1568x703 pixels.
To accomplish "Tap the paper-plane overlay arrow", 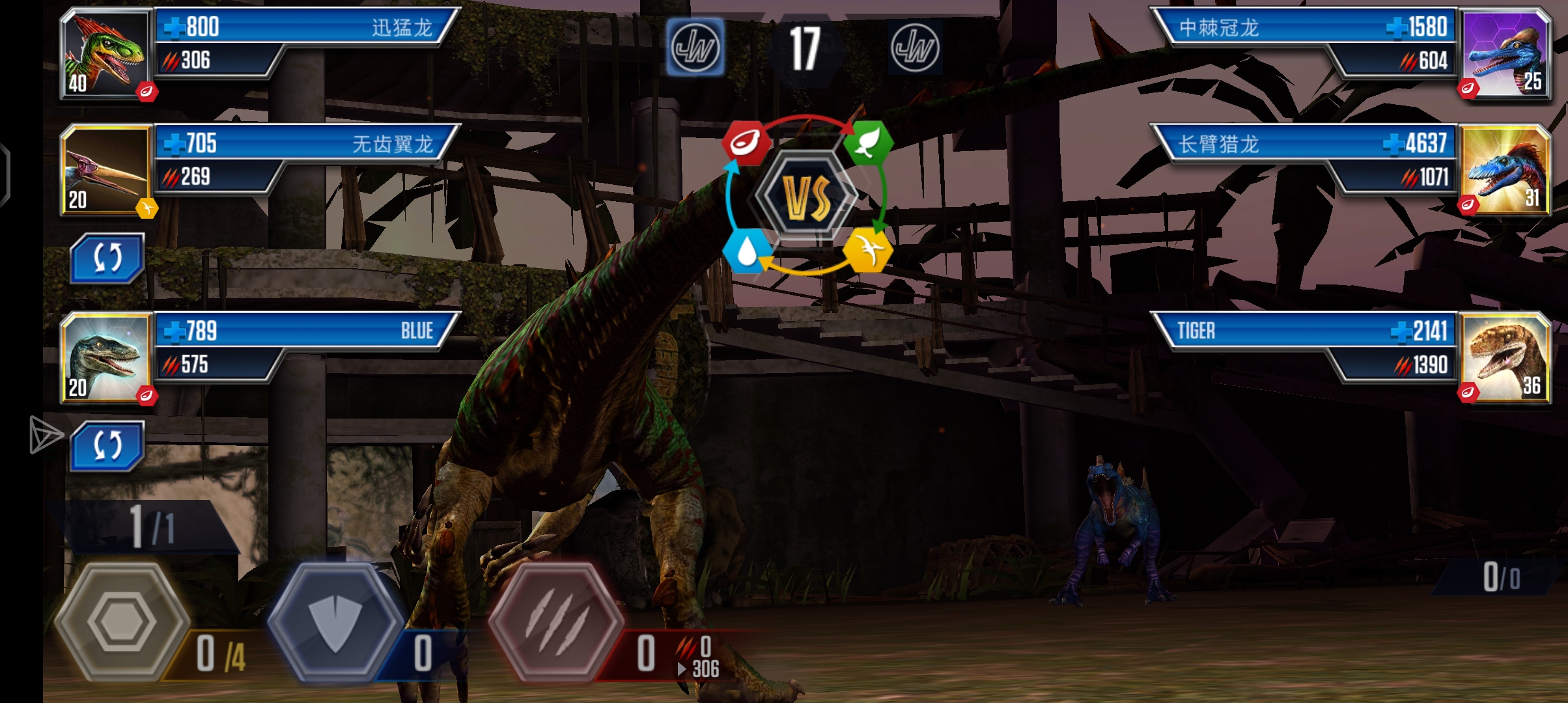I will (x=46, y=435).
